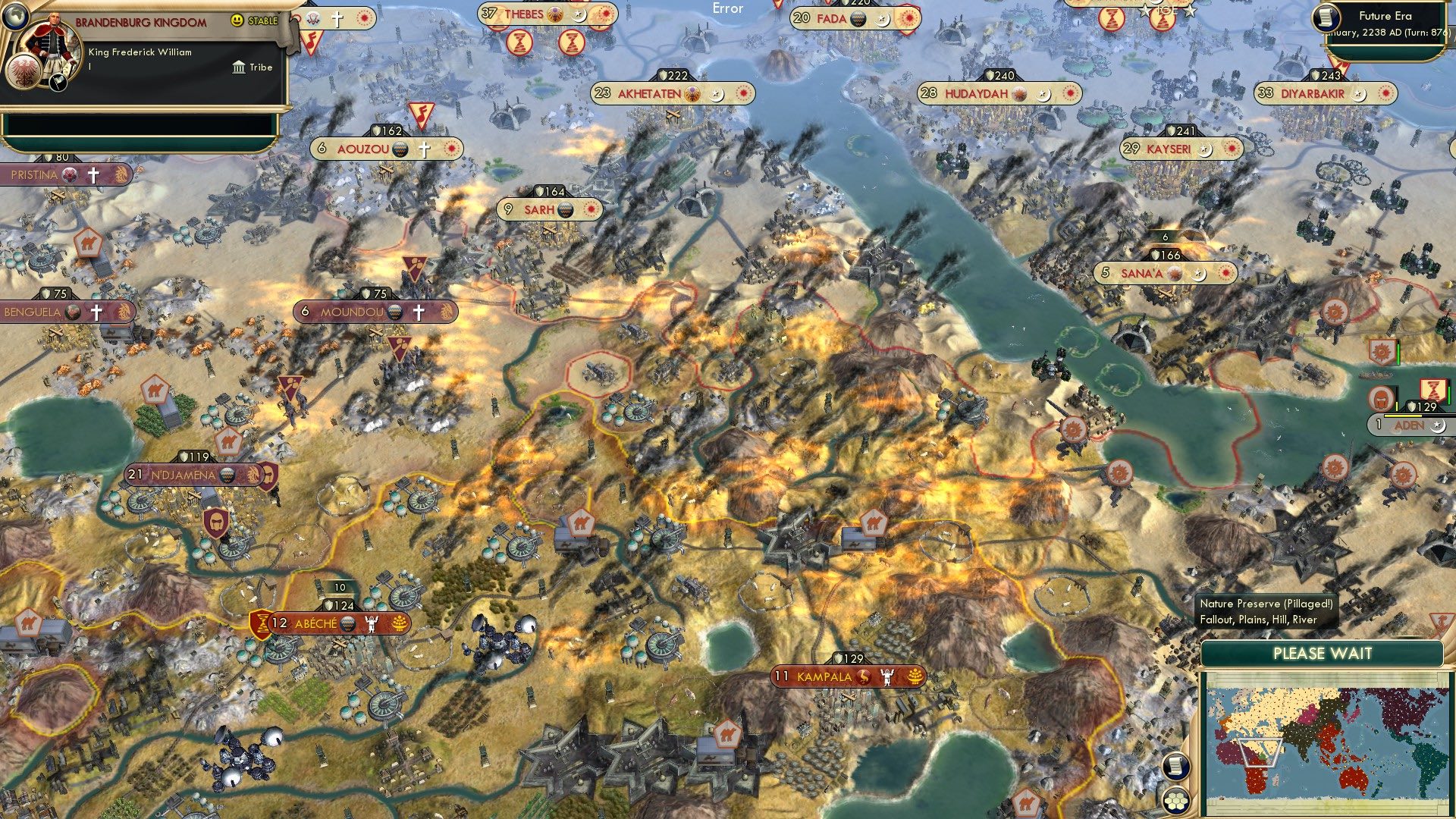Viewport: 1456px width, 819px height.
Task: Open the scroll icon beside the minimap
Action: [1175, 766]
